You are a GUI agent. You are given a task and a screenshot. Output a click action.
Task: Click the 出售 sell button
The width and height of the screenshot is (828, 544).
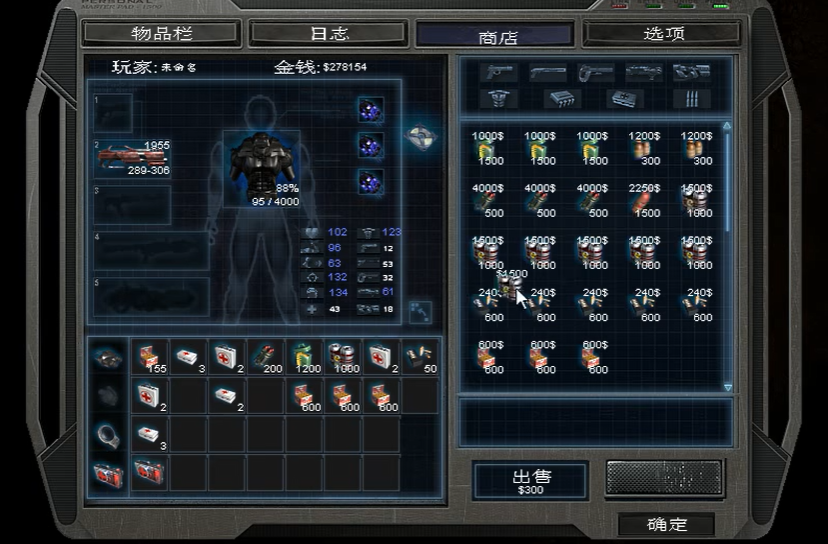[x=530, y=480]
